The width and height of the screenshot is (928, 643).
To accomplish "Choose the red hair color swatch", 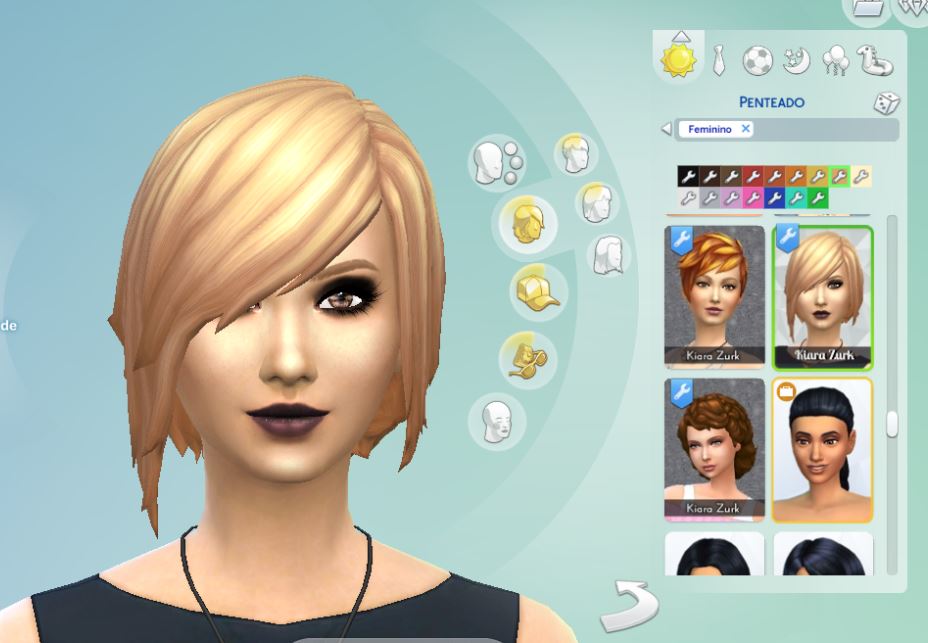I will click(752, 177).
